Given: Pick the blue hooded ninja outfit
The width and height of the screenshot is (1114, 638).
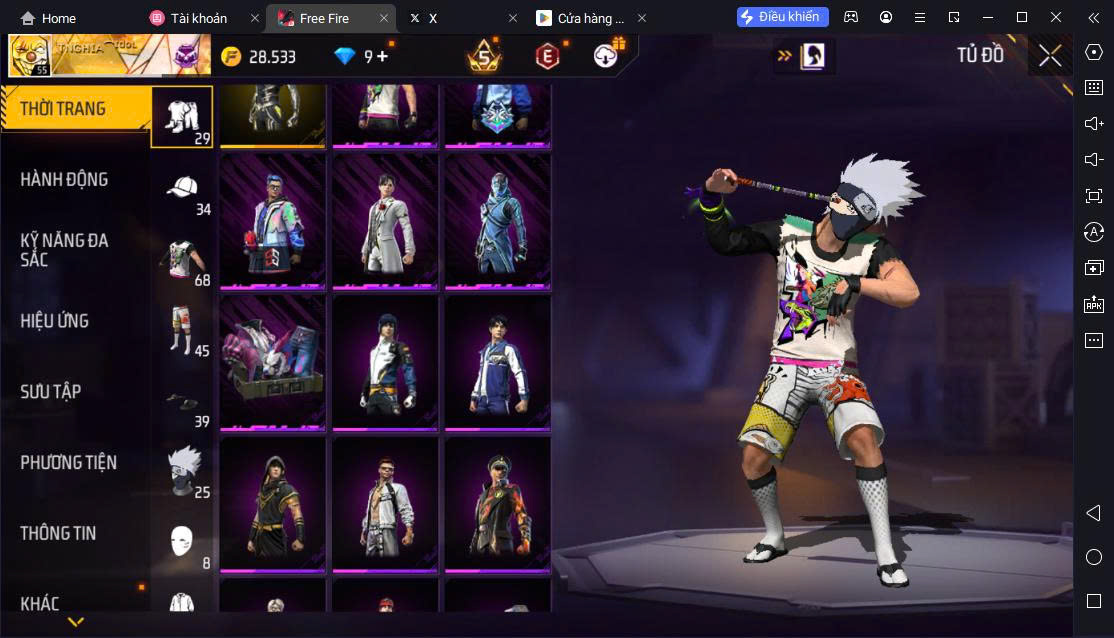Looking at the screenshot, I should click(497, 221).
